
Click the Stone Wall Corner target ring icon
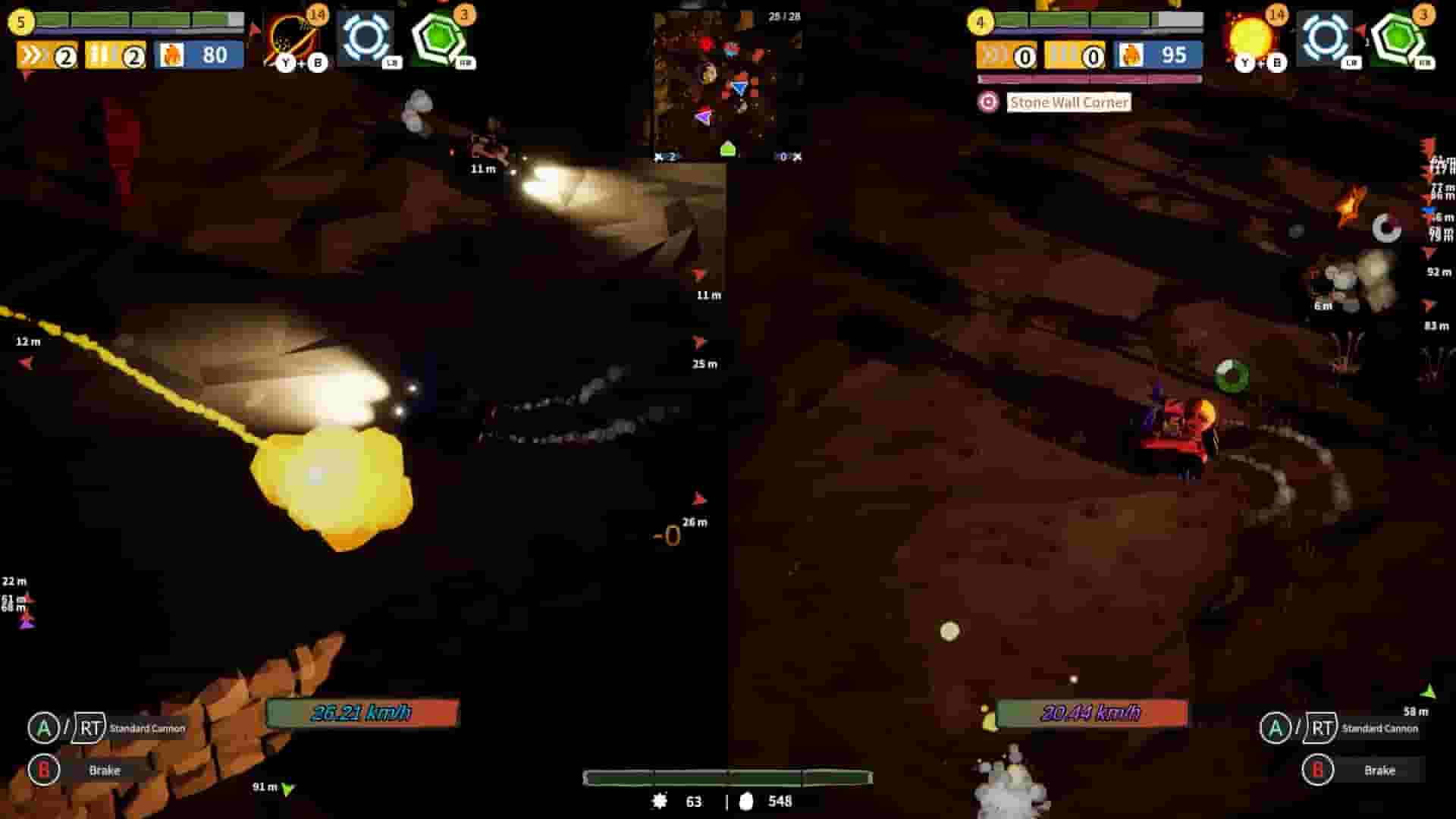(990, 102)
